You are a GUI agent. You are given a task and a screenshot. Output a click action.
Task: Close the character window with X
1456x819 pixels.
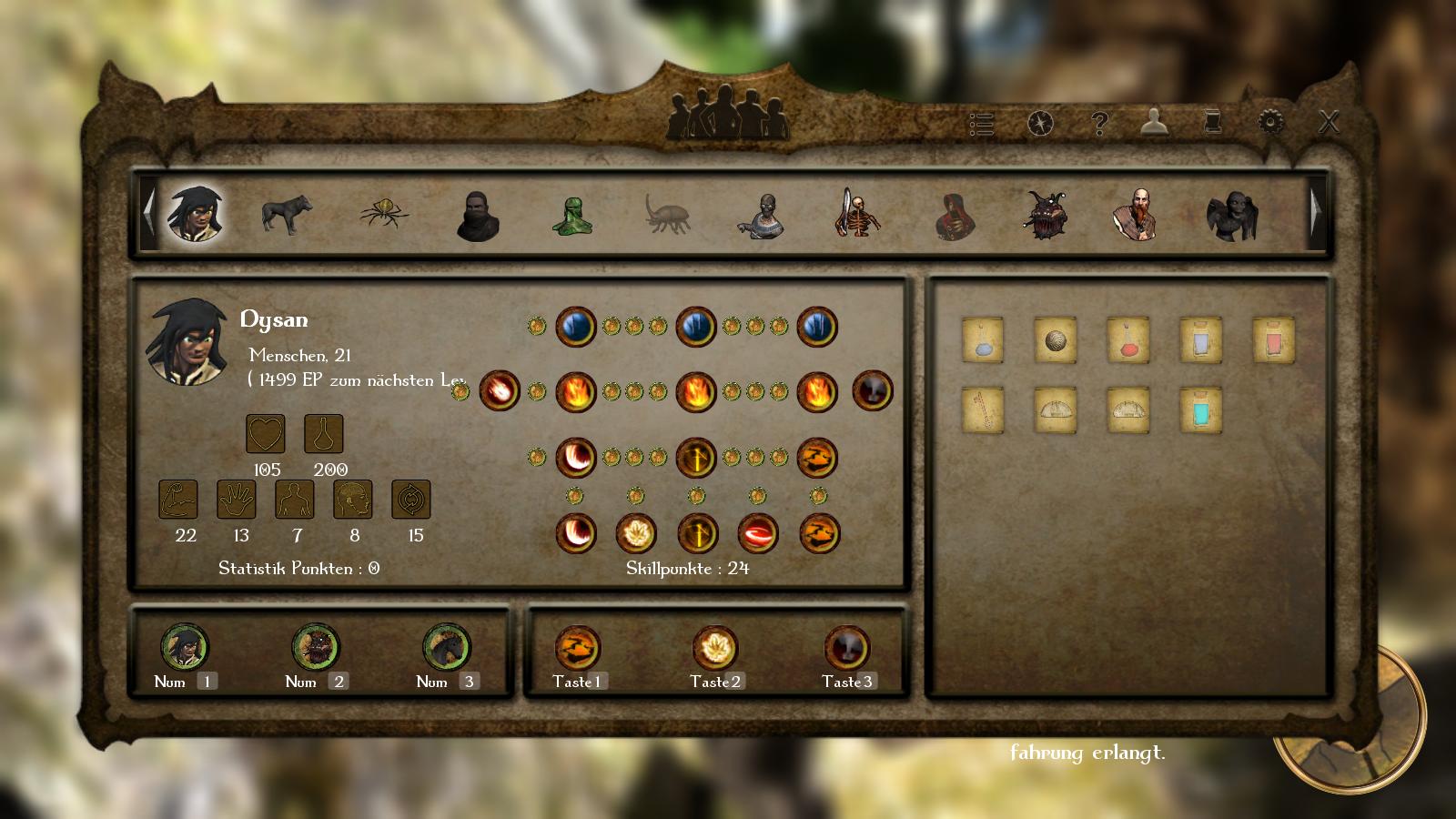click(x=1329, y=122)
